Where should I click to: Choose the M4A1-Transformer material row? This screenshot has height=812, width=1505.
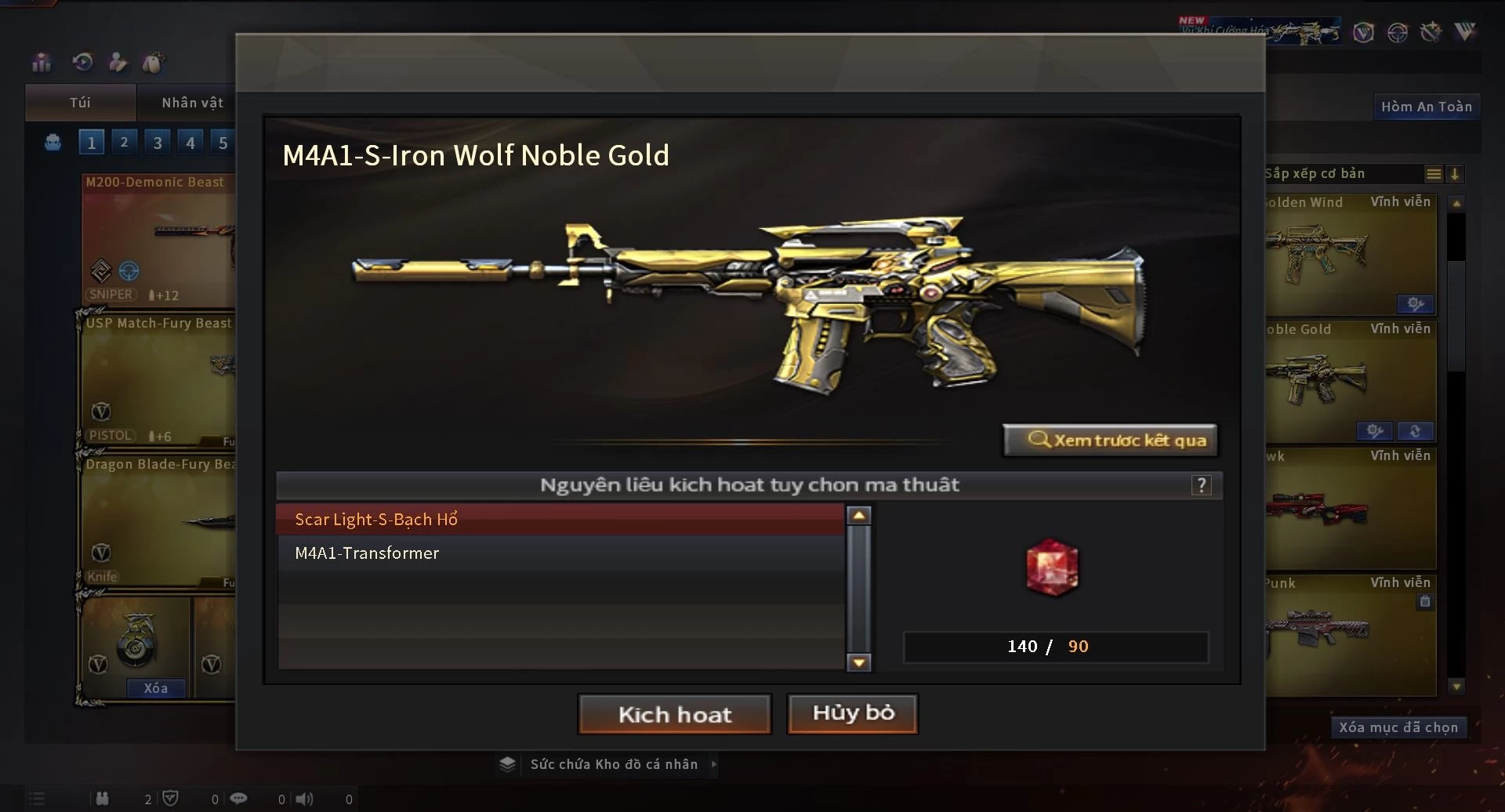click(560, 553)
